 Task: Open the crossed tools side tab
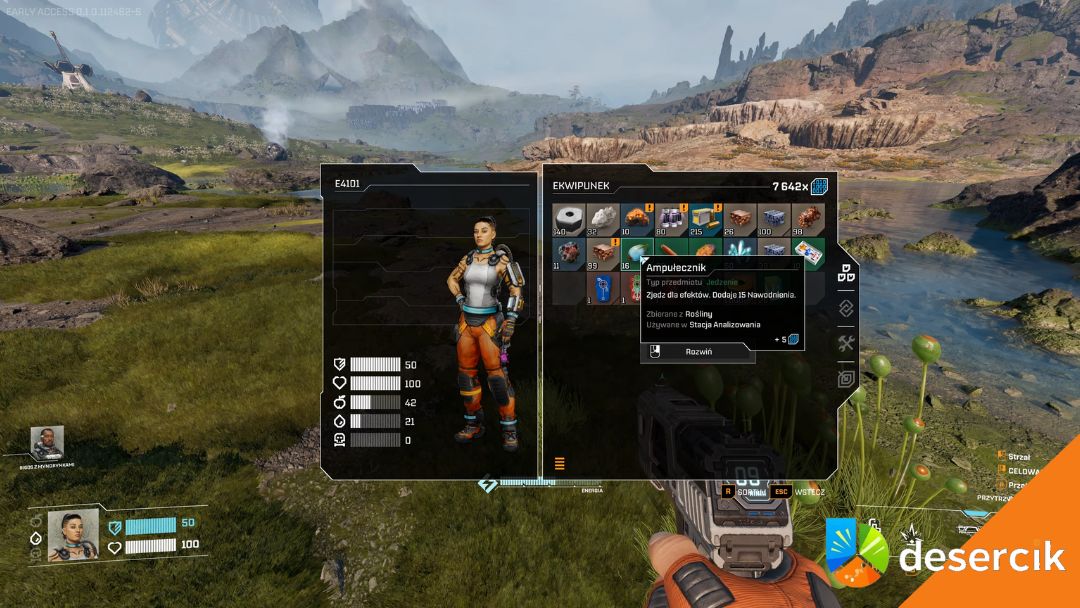(846, 344)
